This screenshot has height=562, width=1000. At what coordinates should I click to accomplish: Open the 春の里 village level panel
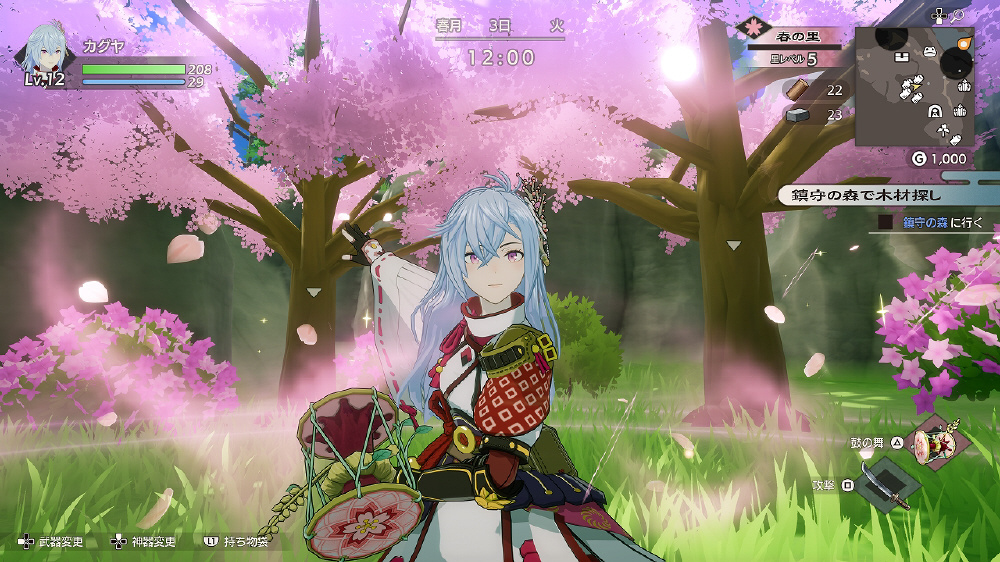coord(797,47)
